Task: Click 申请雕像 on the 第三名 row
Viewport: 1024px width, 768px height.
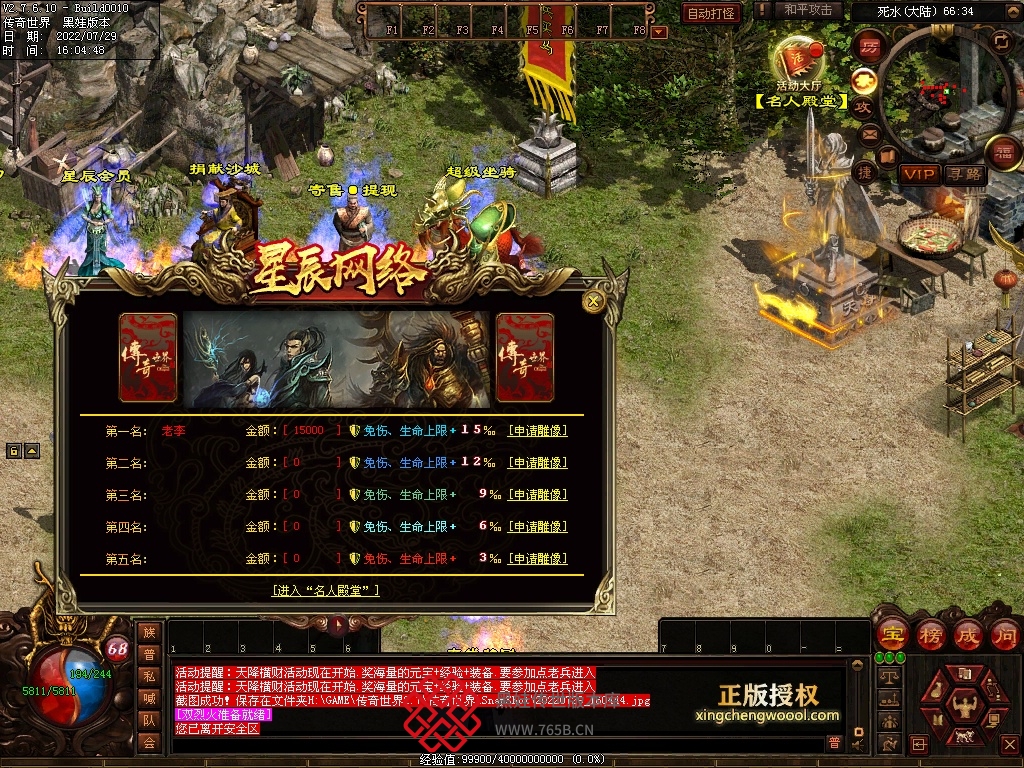Action: pyautogui.click(x=537, y=495)
